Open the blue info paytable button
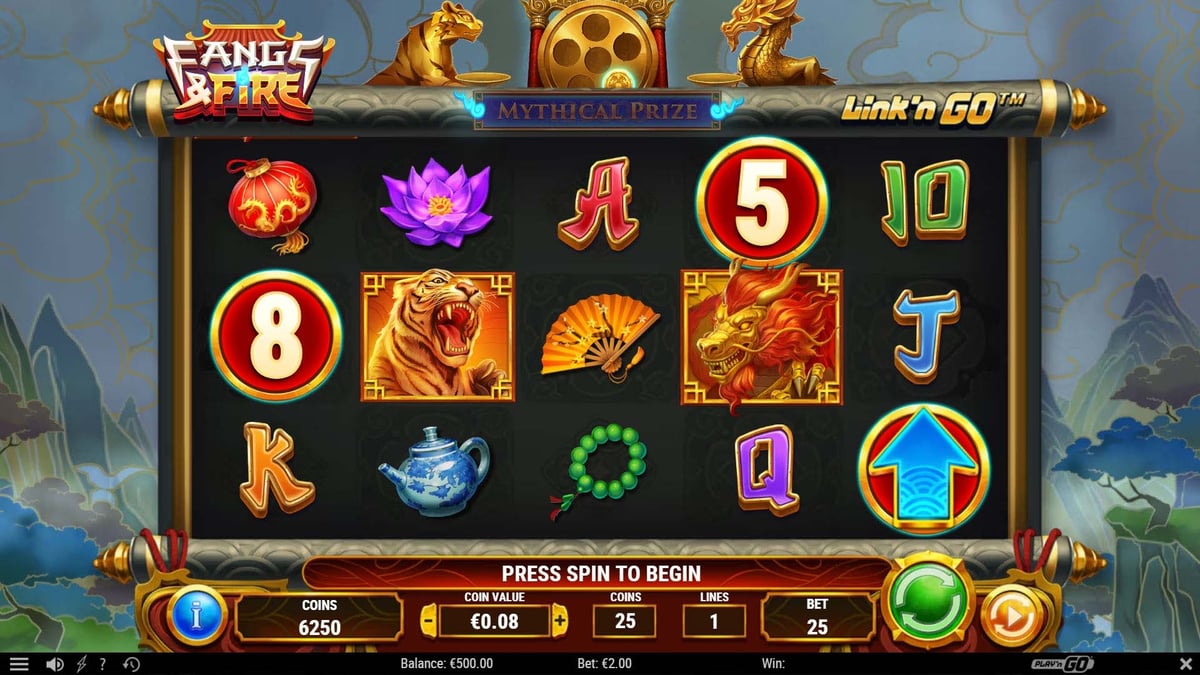Viewport: 1200px width, 675px height. pyautogui.click(x=197, y=616)
